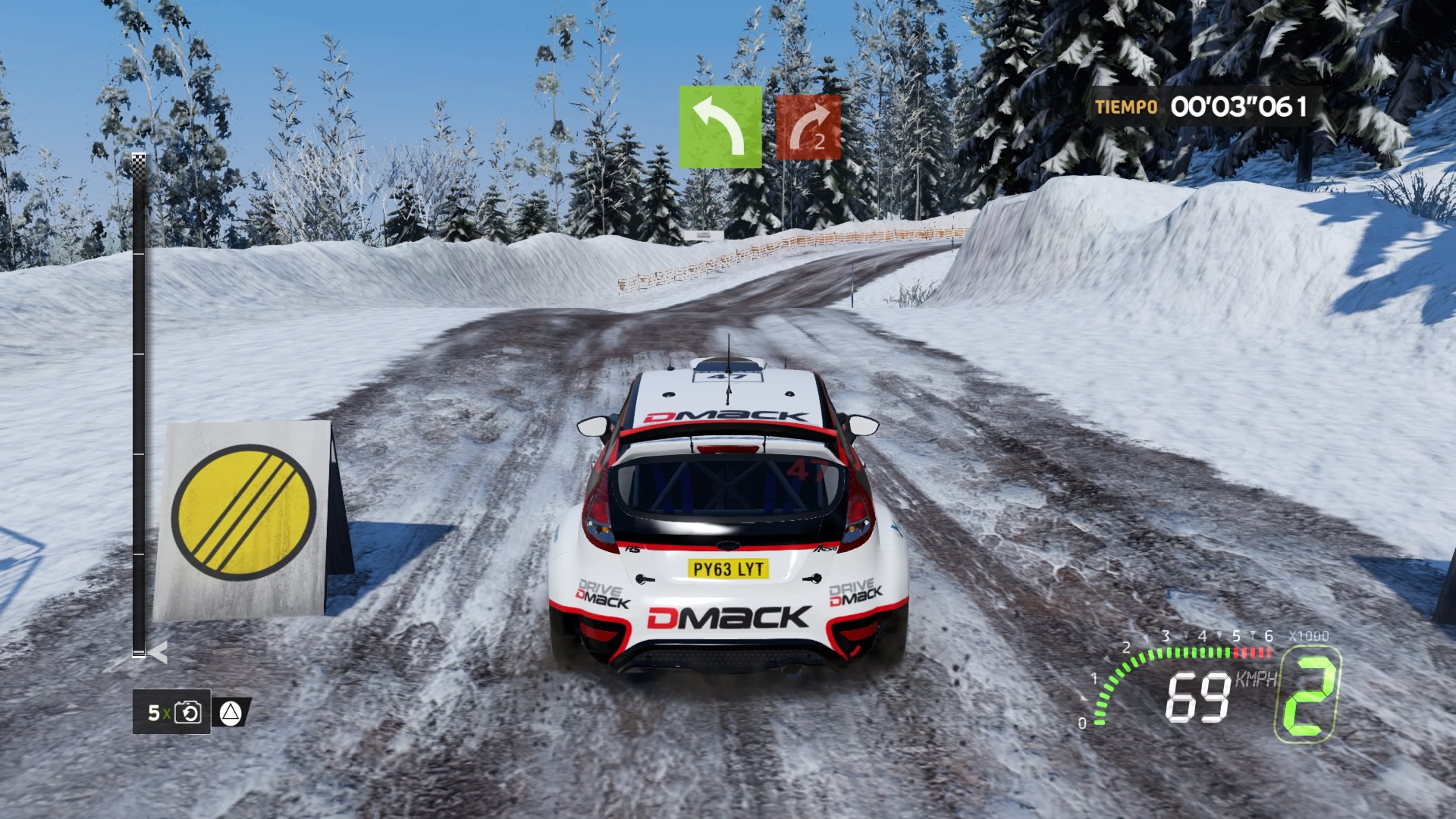
Task: Activate the rewind icon with 5x counter
Action: point(187,712)
